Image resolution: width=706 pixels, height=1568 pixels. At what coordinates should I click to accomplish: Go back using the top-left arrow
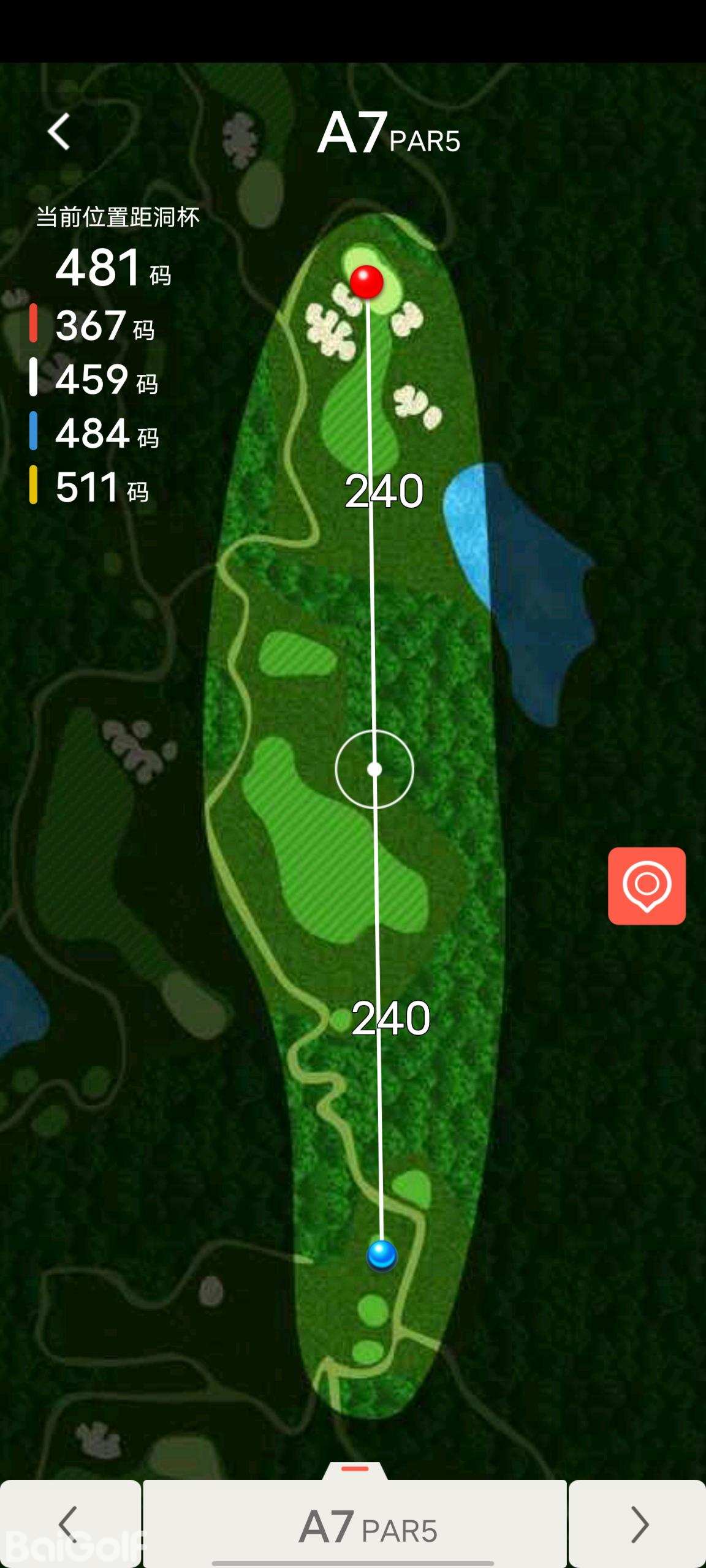(59, 132)
